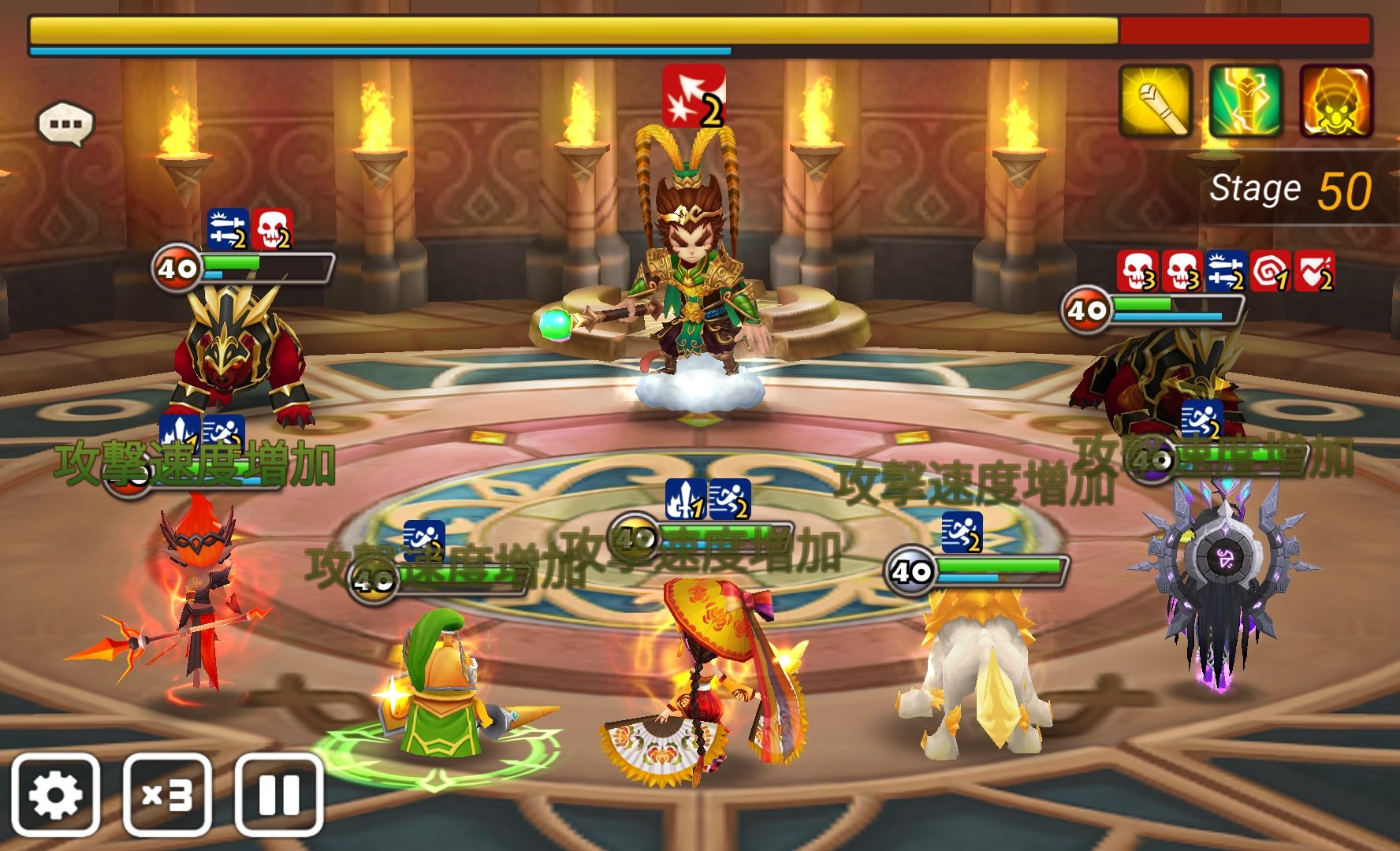Select the orange glowing monkey skill icon
Screen dimensions: 1400x851
[x=1336, y=102]
